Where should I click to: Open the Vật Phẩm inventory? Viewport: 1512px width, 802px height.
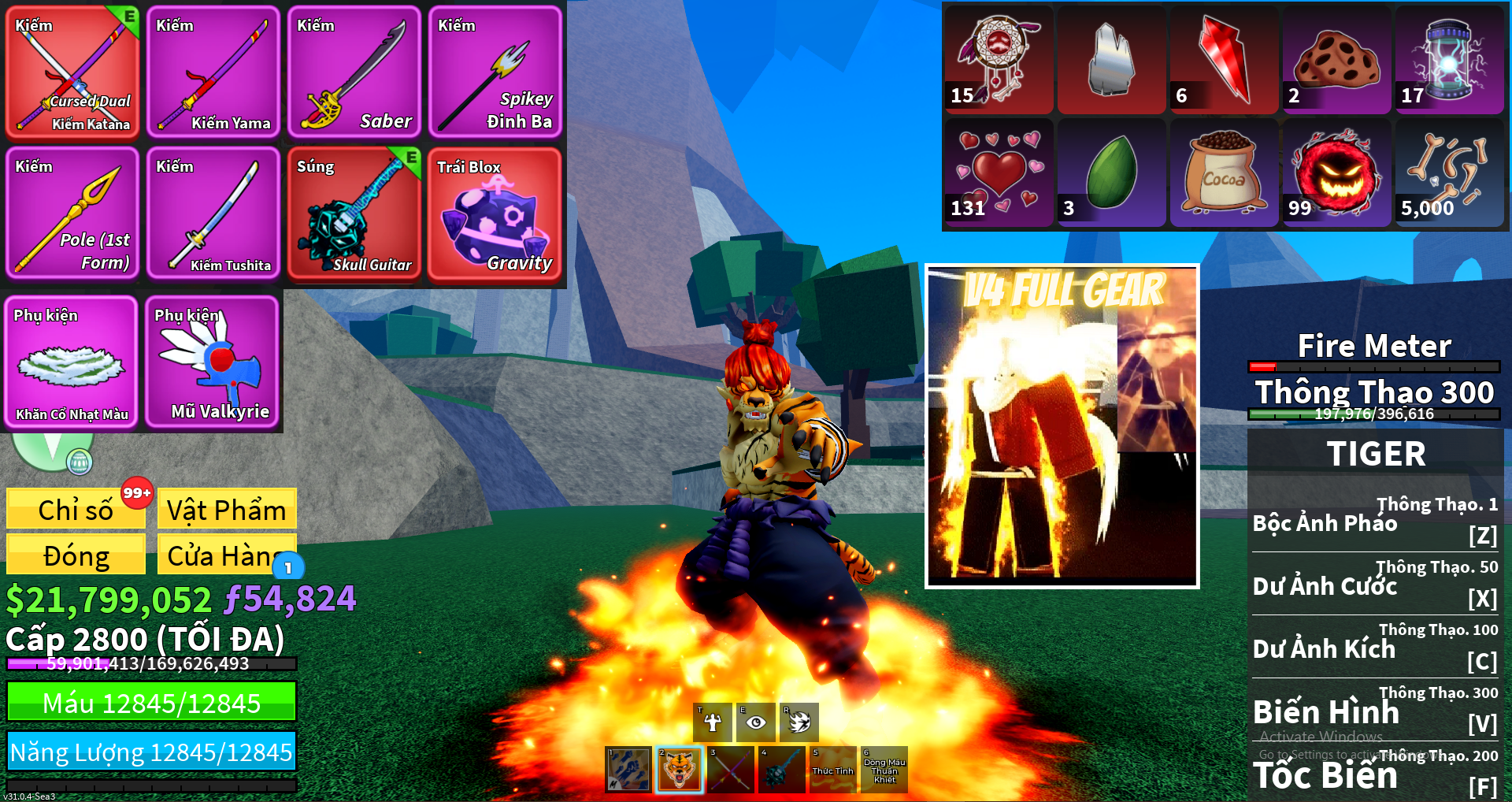tap(227, 509)
